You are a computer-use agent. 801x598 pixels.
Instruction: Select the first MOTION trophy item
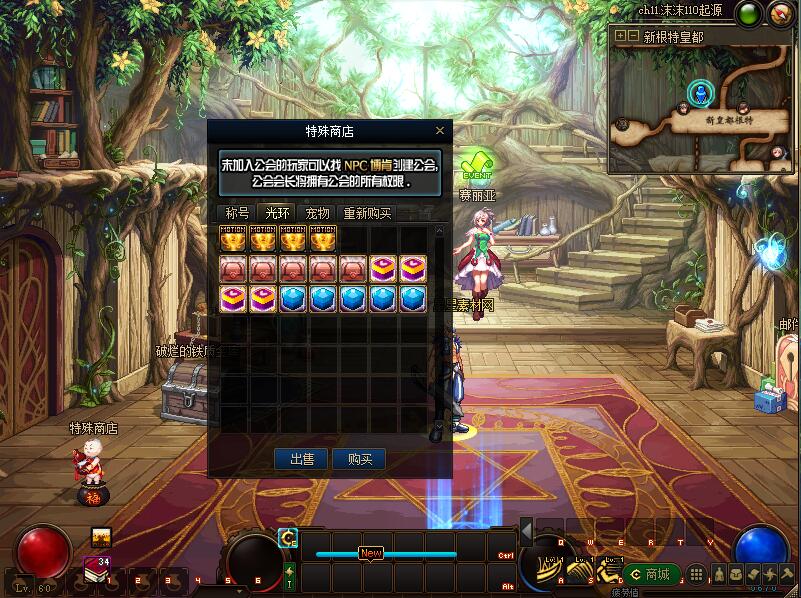233,238
